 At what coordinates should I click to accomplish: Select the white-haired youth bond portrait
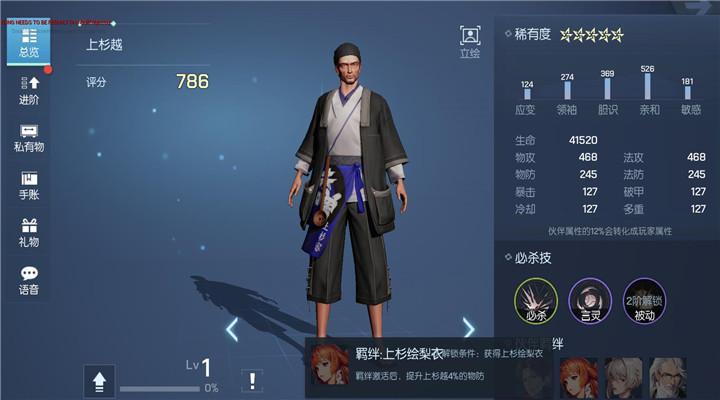622,378
